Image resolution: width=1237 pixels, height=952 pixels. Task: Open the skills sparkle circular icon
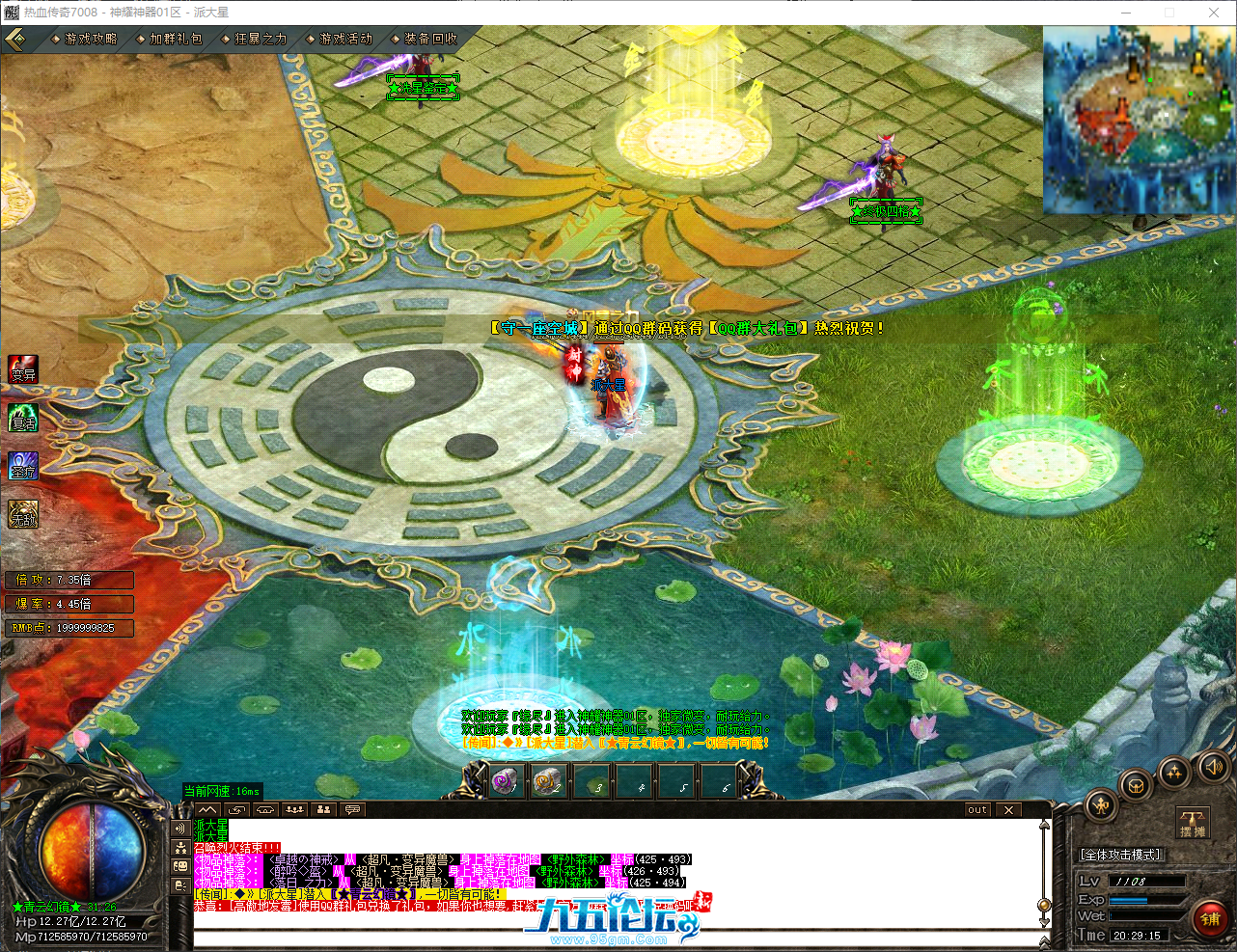pyautogui.click(x=1174, y=773)
